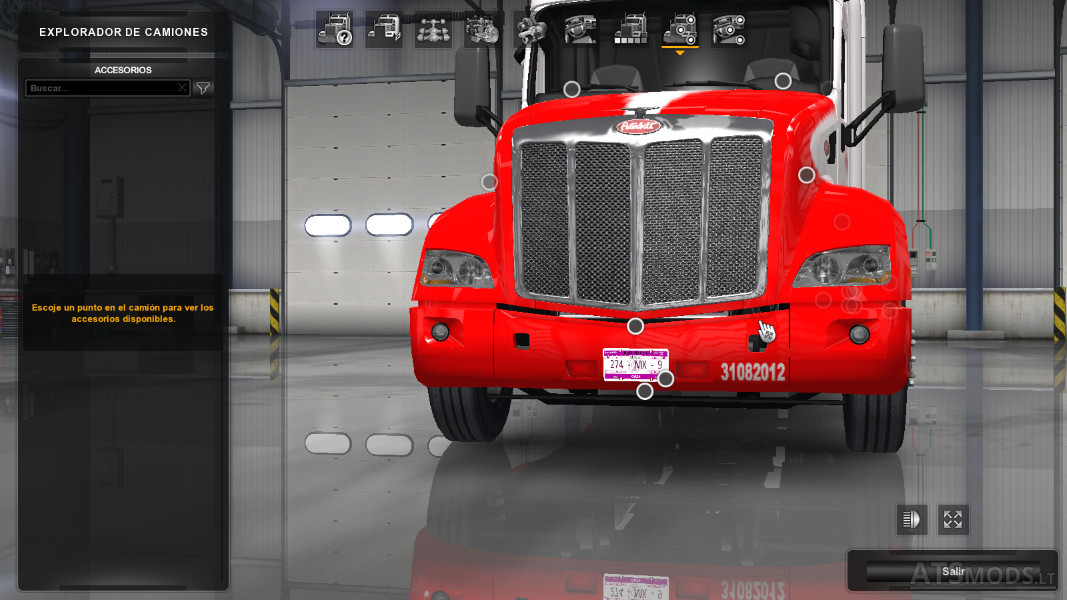Open the accessory filter funnel button

pyautogui.click(x=203, y=88)
